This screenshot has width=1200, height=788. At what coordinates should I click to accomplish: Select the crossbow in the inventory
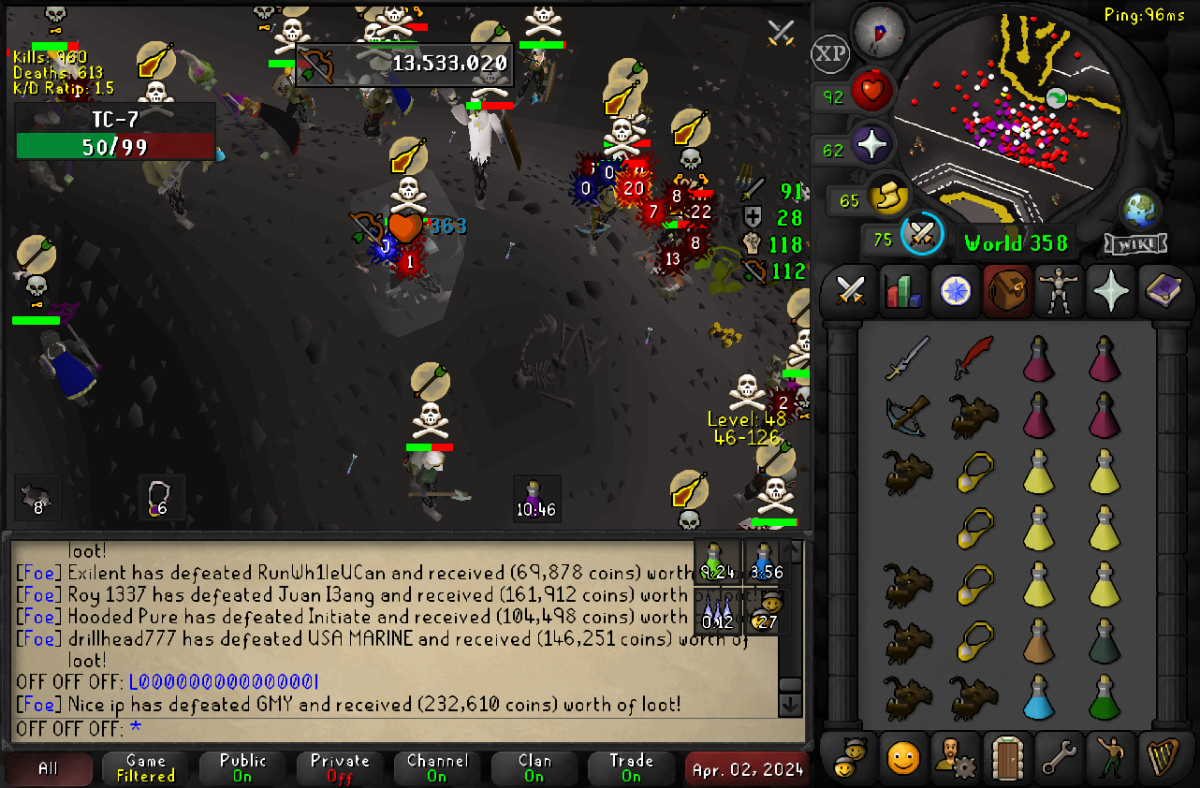point(907,414)
